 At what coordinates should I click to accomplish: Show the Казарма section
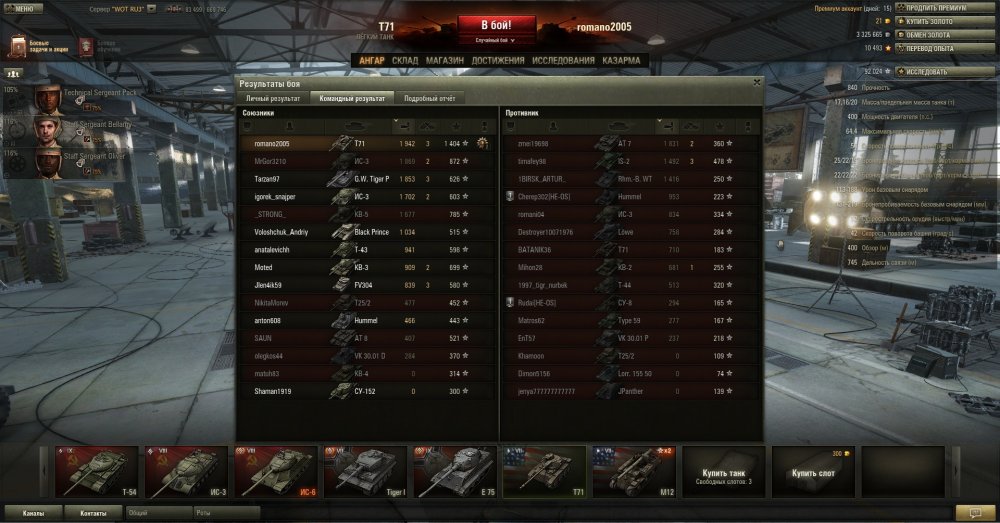point(621,61)
